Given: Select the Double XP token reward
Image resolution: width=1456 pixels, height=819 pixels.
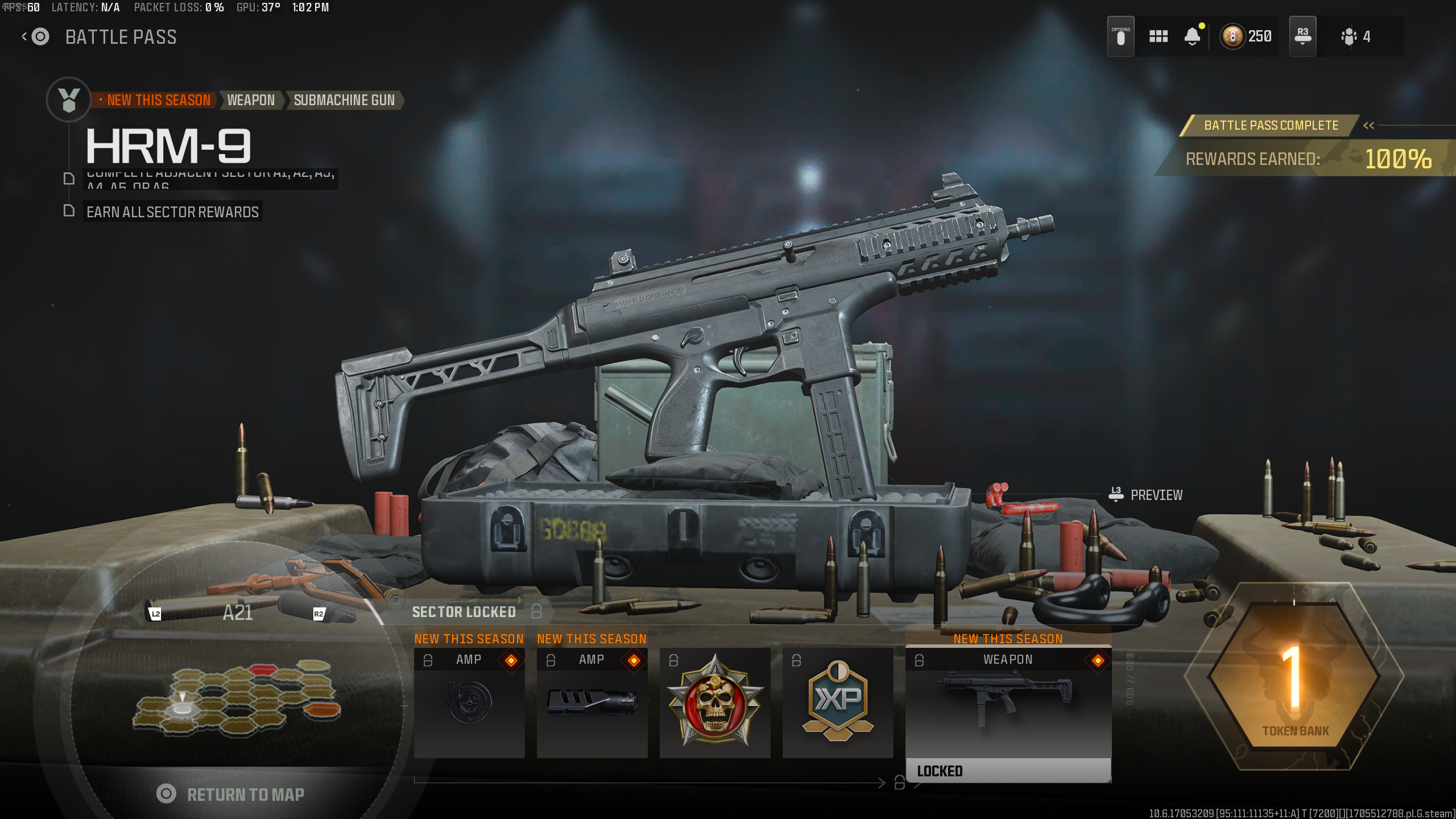Looking at the screenshot, I should pos(838,703).
